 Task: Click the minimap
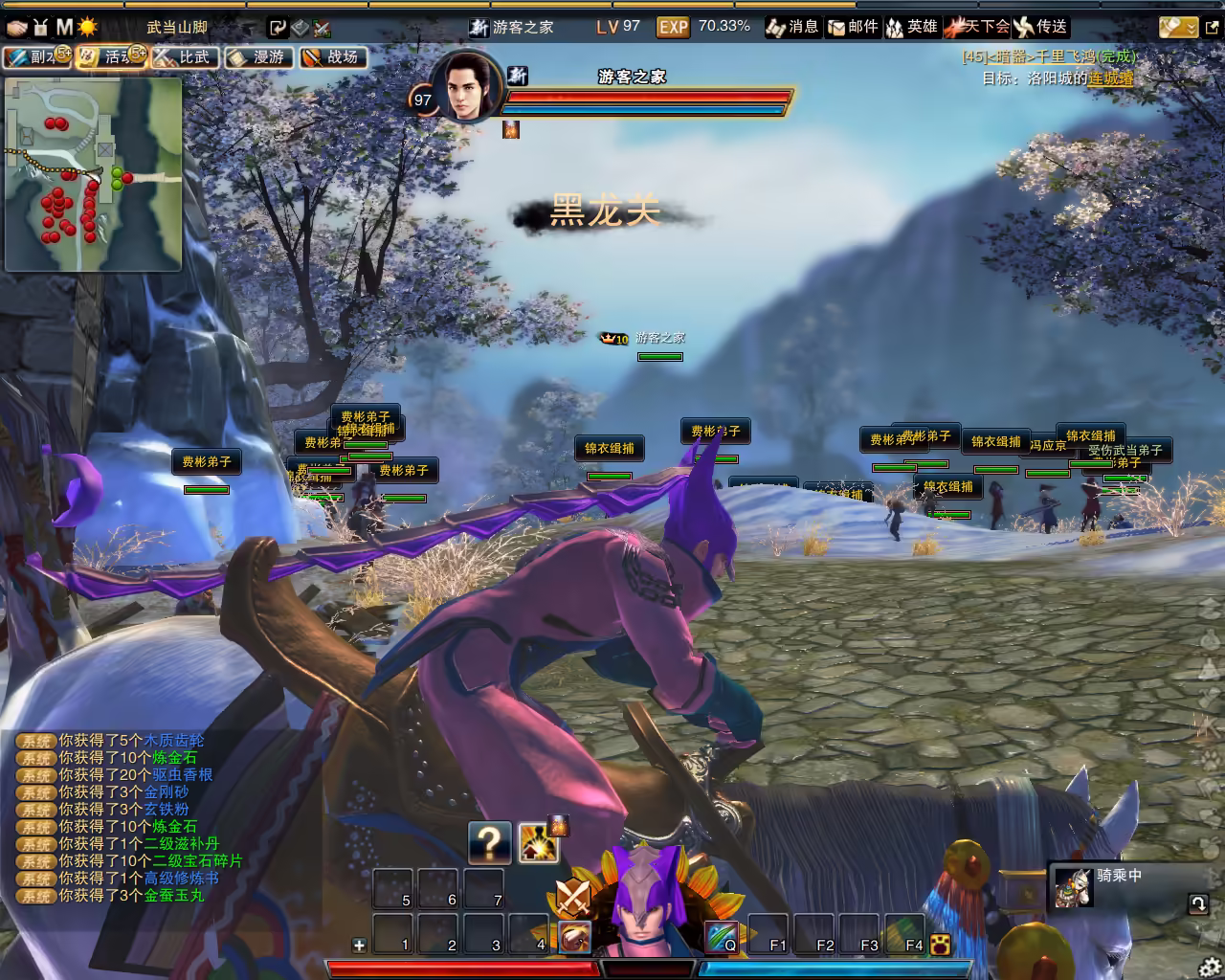coord(93,173)
